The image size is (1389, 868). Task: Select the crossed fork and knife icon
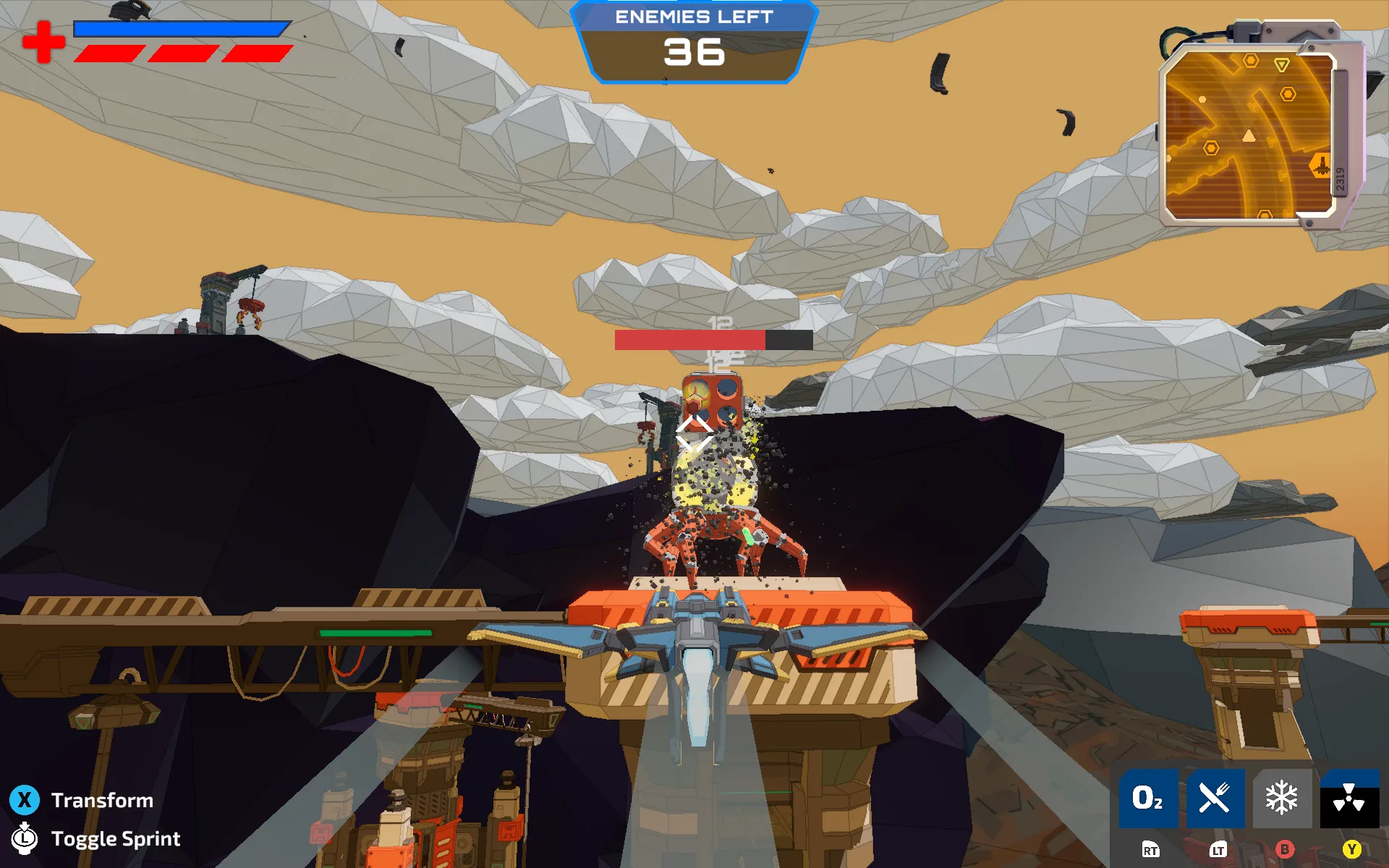point(1215,799)
